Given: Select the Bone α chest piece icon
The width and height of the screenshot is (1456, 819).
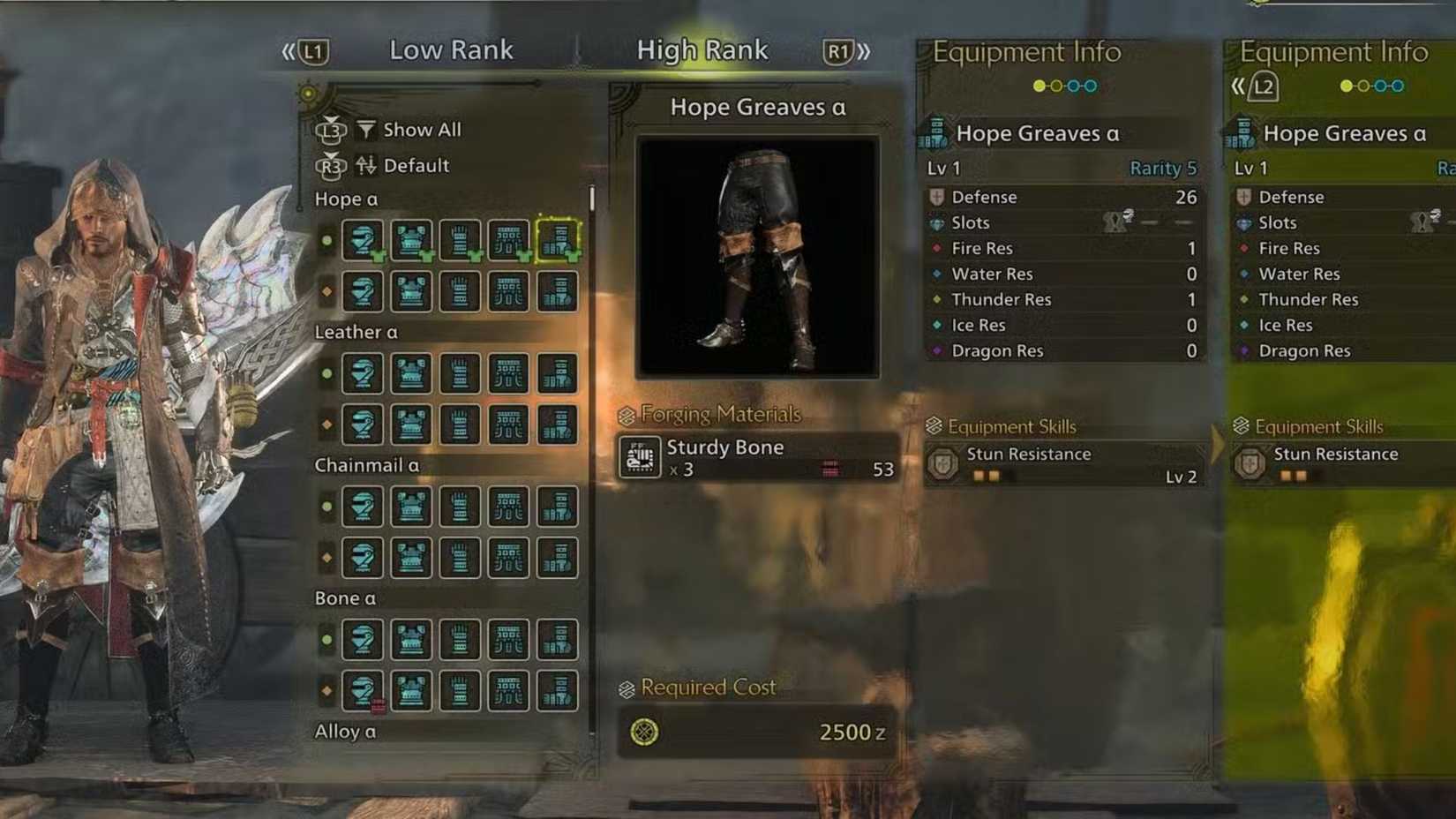Looking at the screenshot, I should tap(410, 641).
